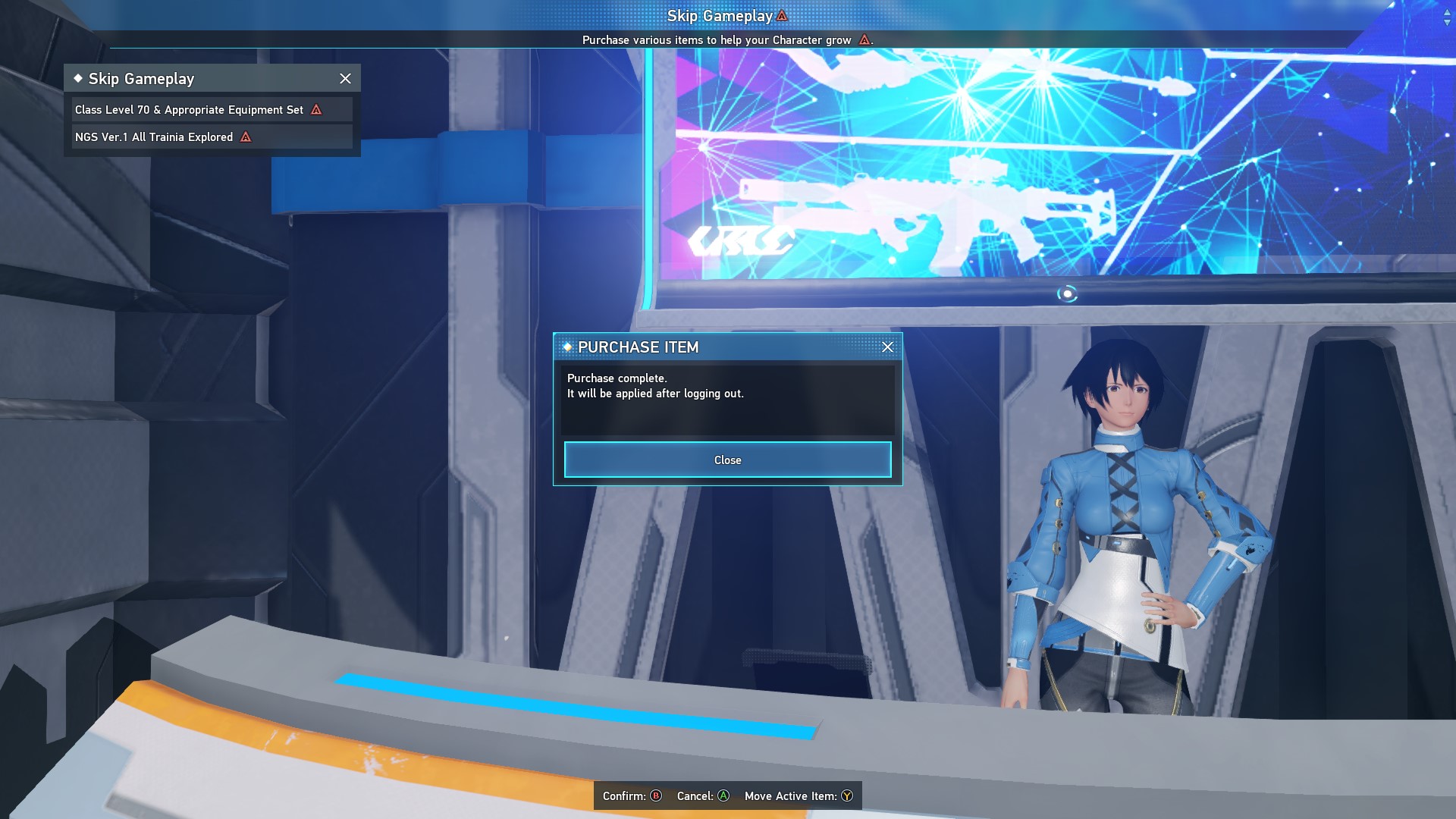This screenshot has height=819, width=1456.
Task: Click the diamond icon on Skip Gameplay window
Action: click(x=78, y=78)
